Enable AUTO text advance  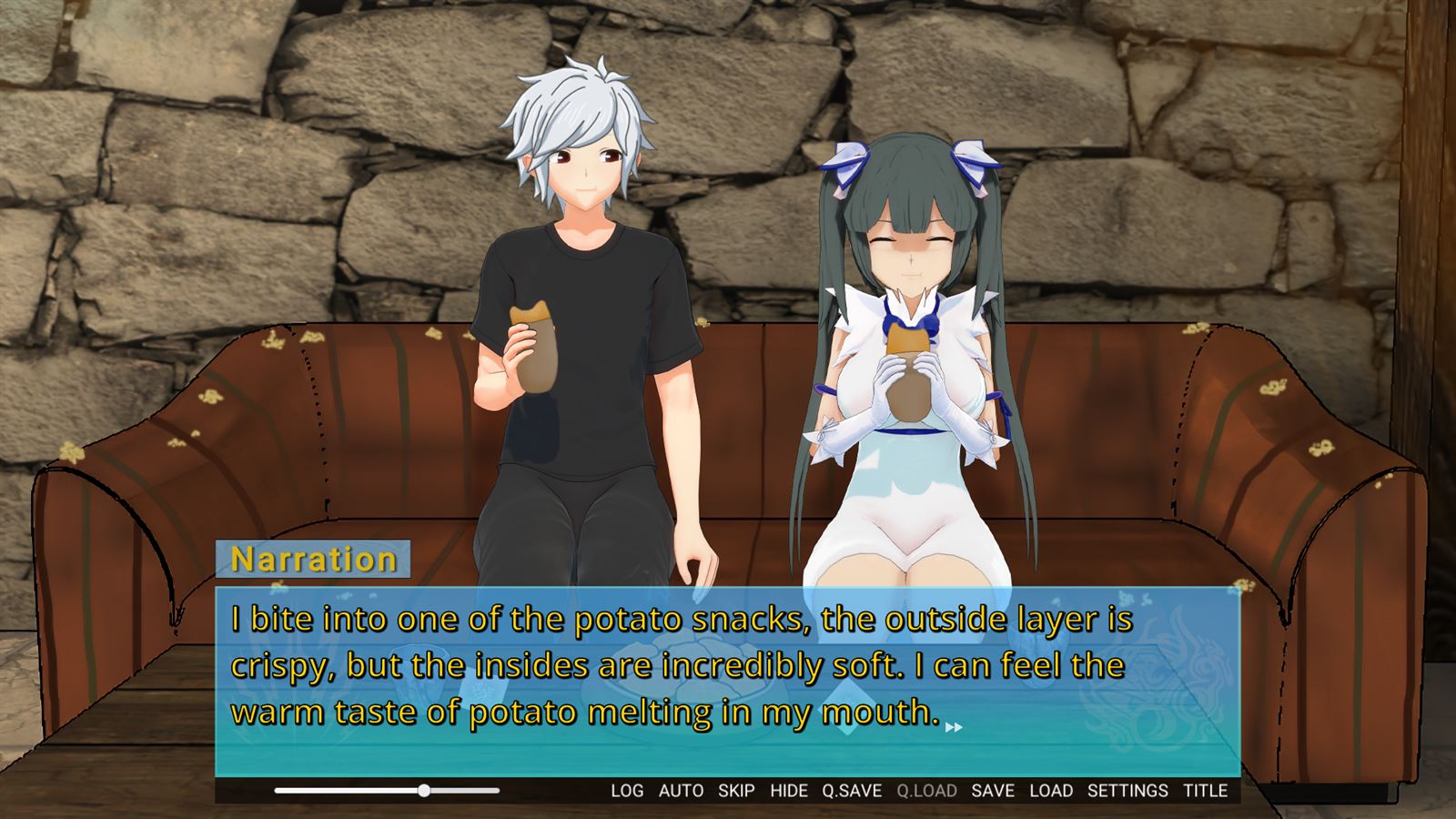click(681, 791)
